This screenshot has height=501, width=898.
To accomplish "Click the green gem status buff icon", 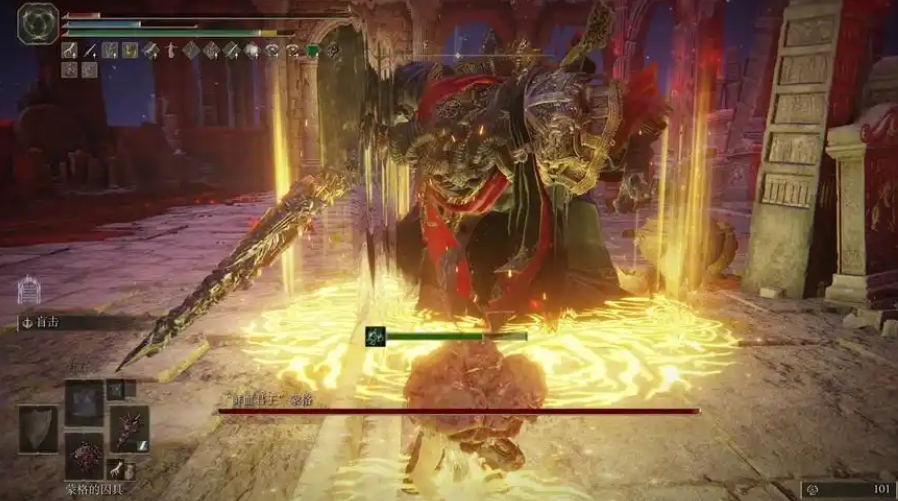I will [x=311, y=49].
